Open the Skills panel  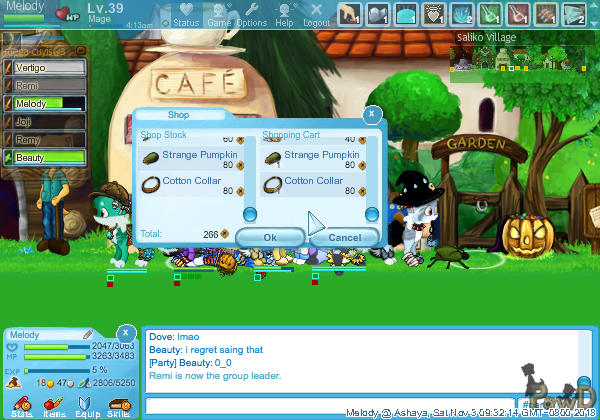tap(118, 406)
